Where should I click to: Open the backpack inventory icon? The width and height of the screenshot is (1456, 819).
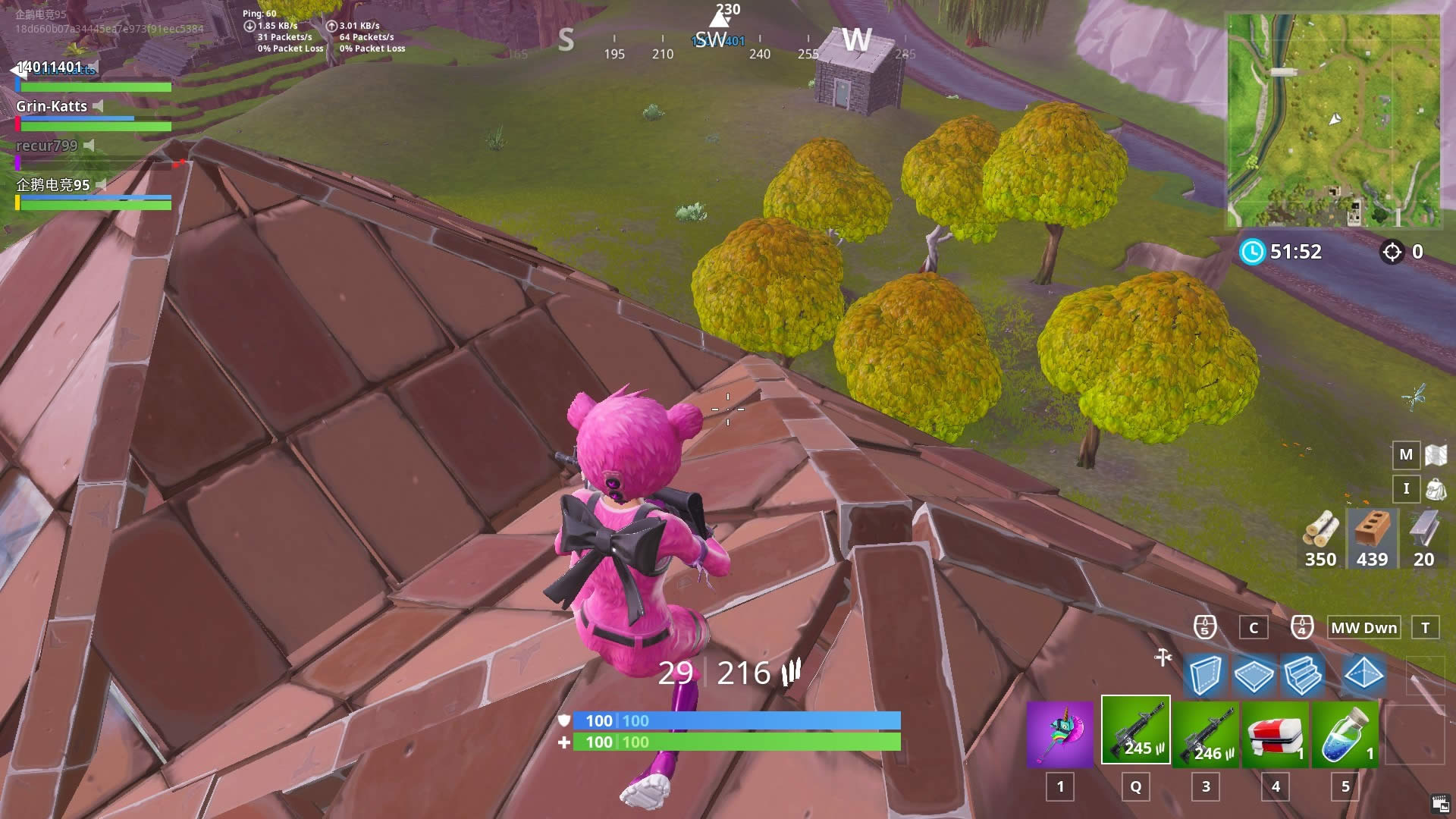tap(1436, 489)
